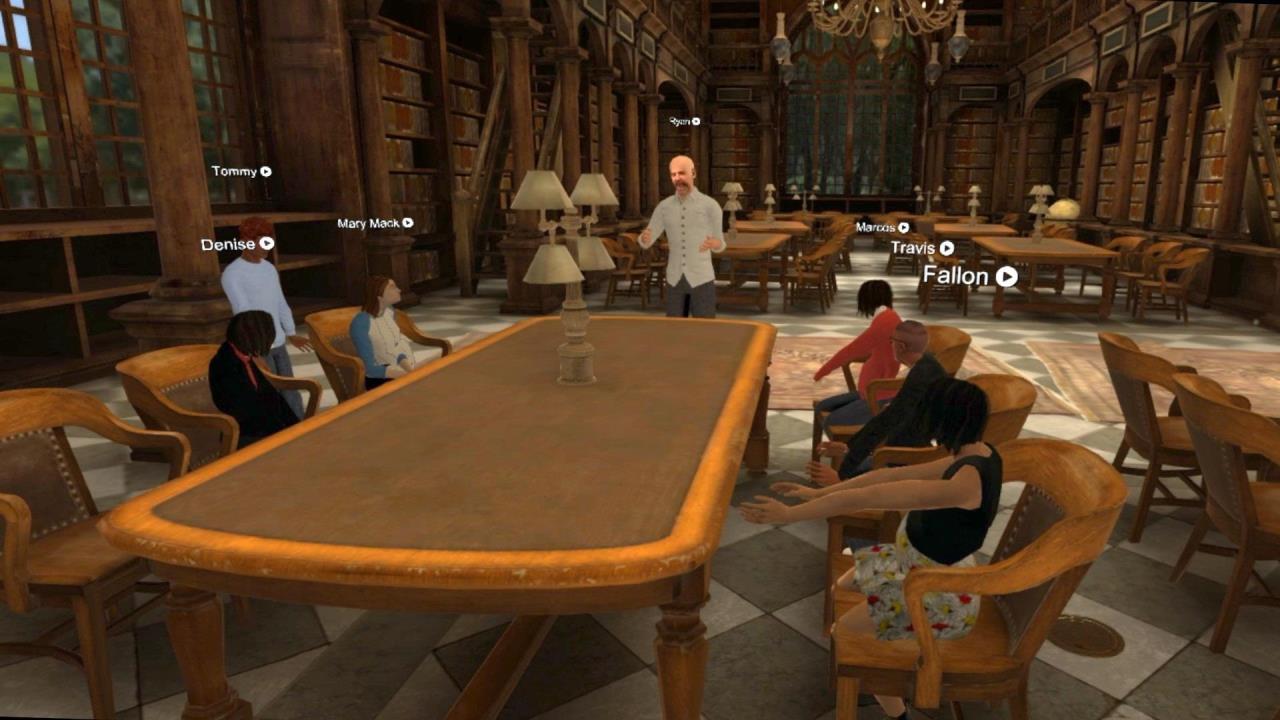Click the play icon next to Tommy

265,171
